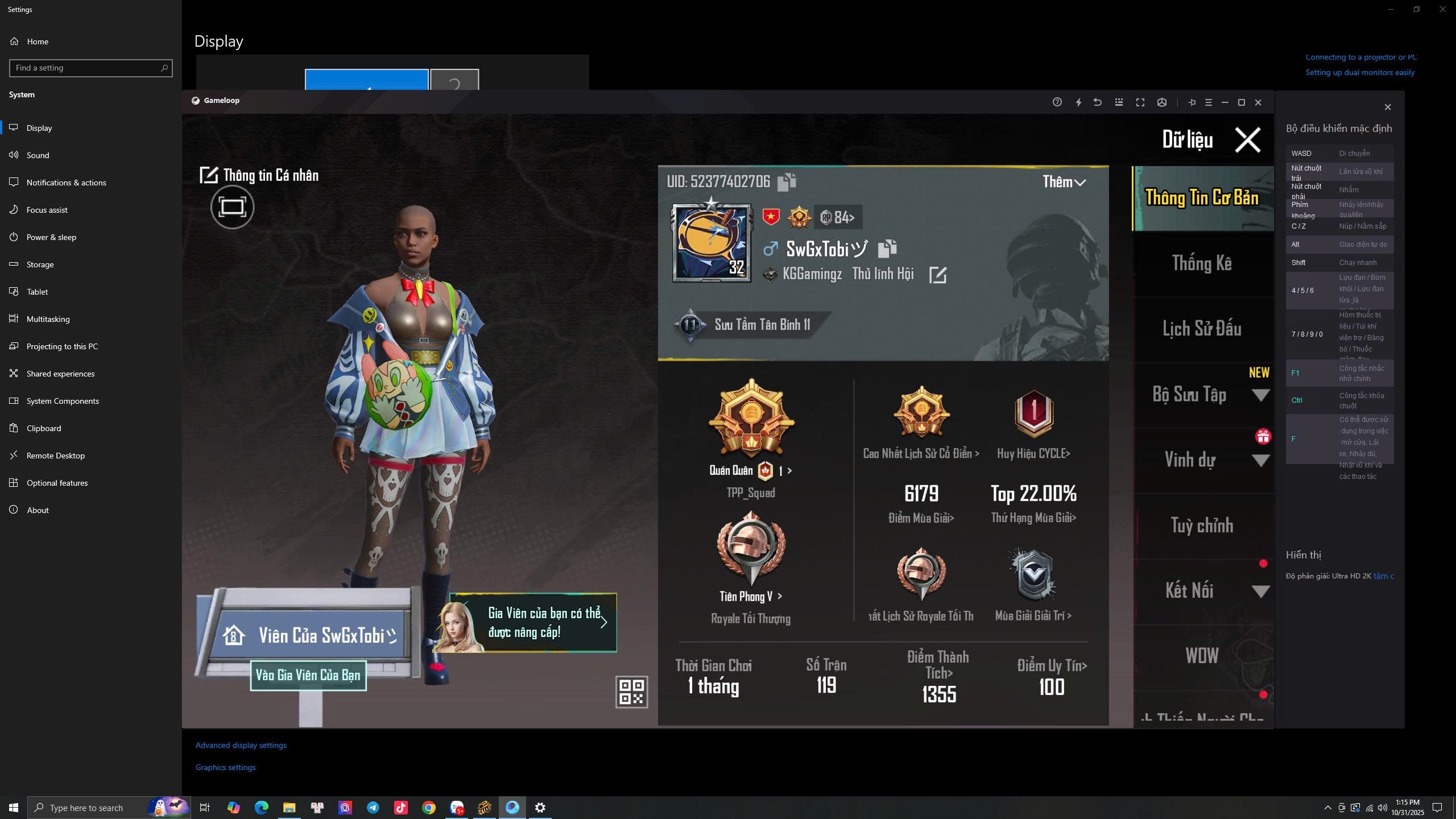Image resolution: width=1456 pixels, height=819 pixels.
Task: Open the Huy Hiệu CYCLE badge
Action: tap(1033, 453)
